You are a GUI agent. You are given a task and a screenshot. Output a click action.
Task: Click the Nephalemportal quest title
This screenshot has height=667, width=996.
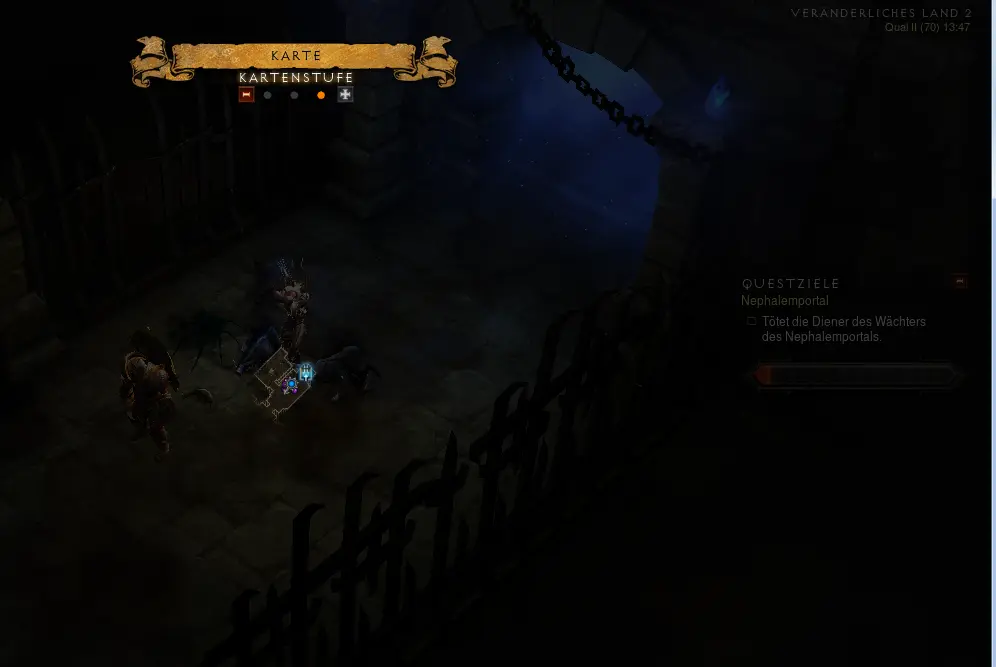click(785, 301)
